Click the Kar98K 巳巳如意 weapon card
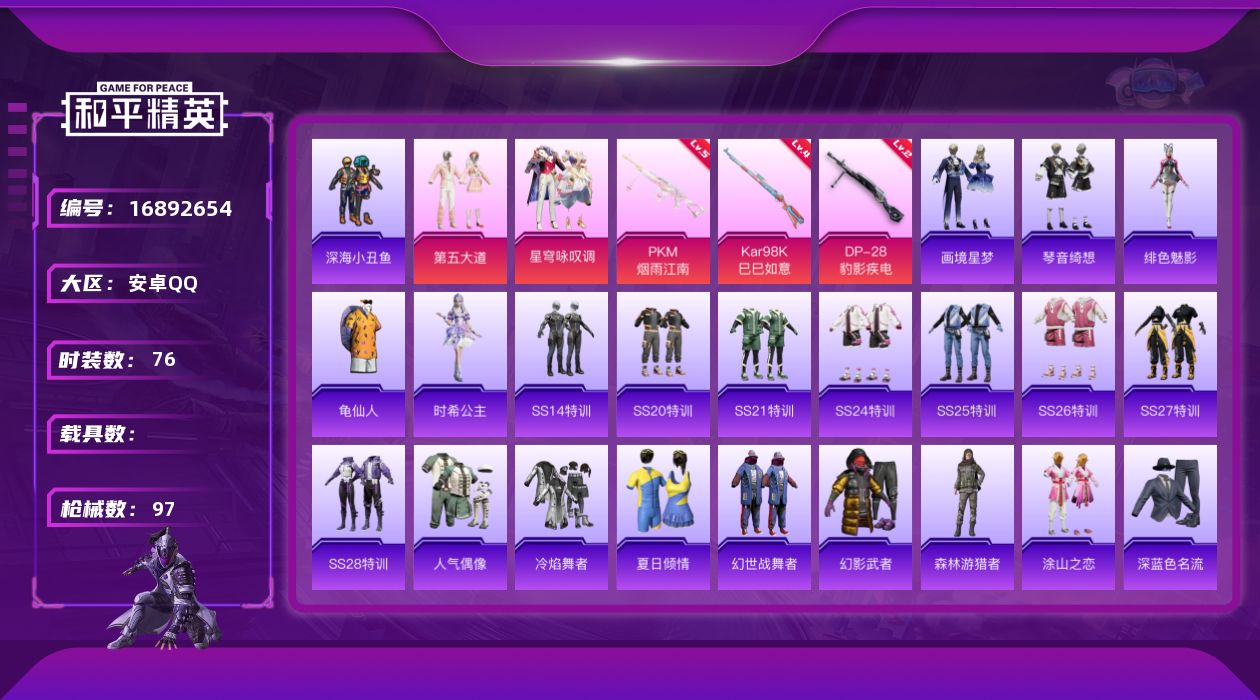Viewport: 1260px width, 700px height. 764,211
